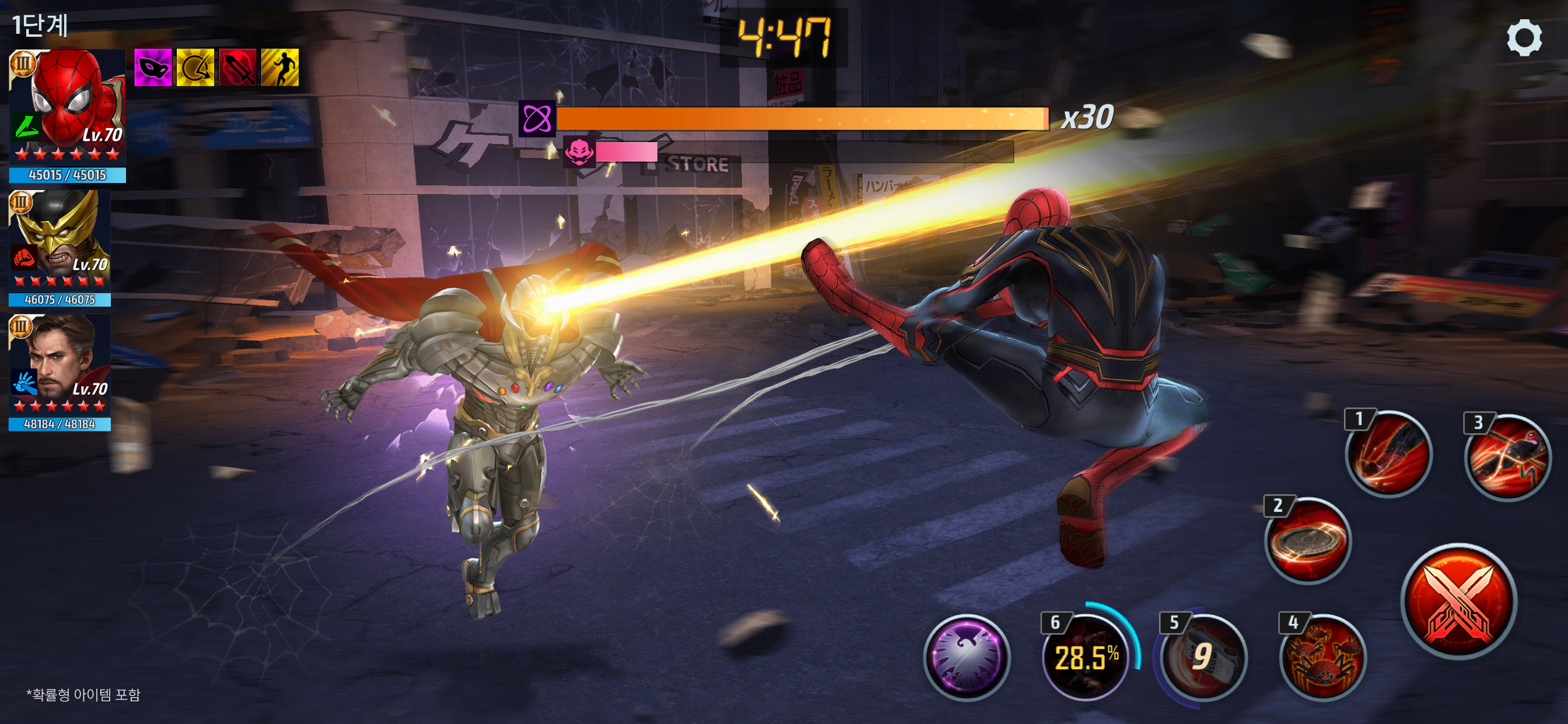Trigger skill 3 web swing ability
Image resolution: width=1568 pixels, height=724 pixels.
pos(1507,458)
